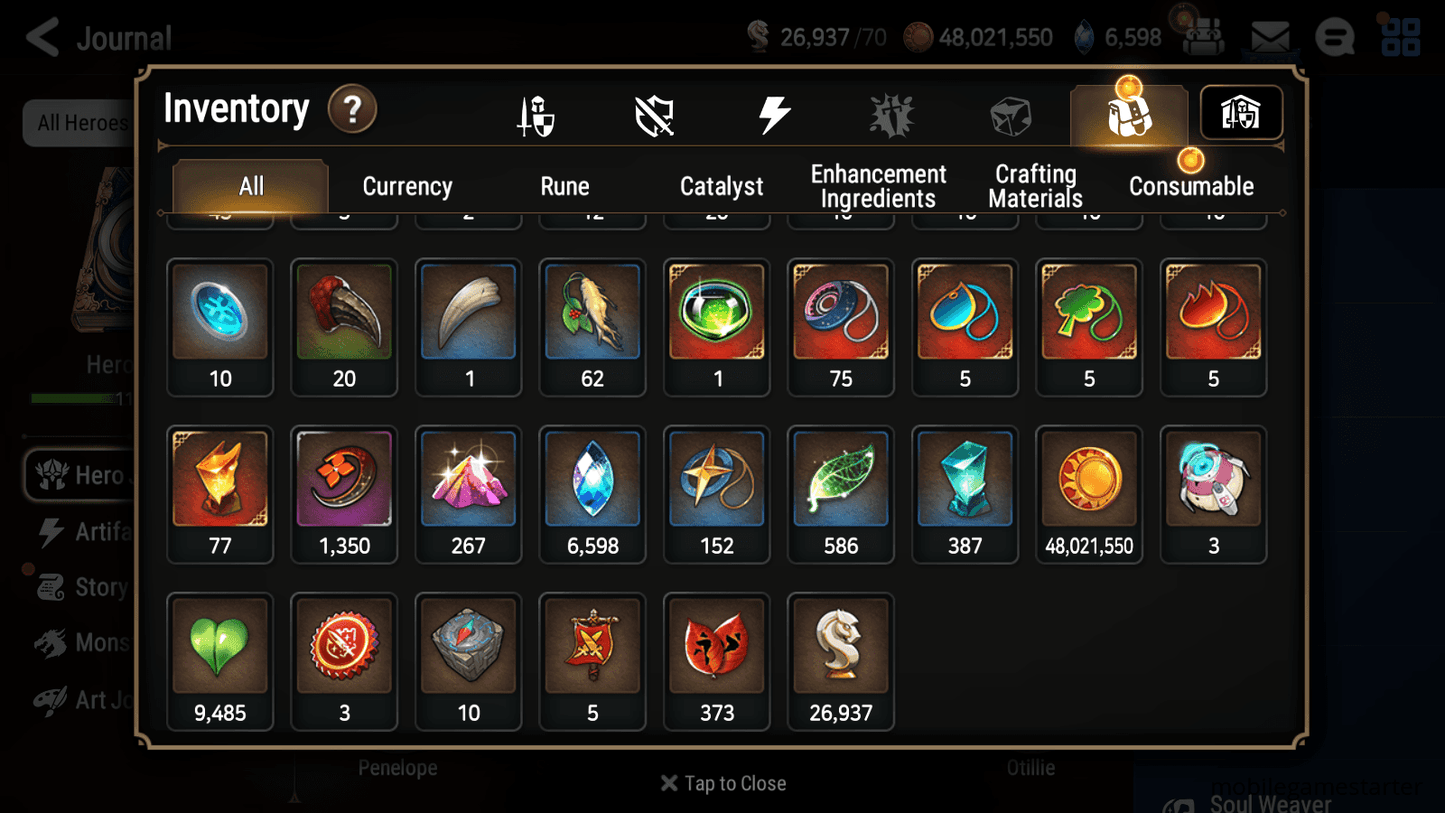Viewport: 1445px width, 813px height.
Task: Open the grid menu icon top right
Action: click(x=1398, y=36)
